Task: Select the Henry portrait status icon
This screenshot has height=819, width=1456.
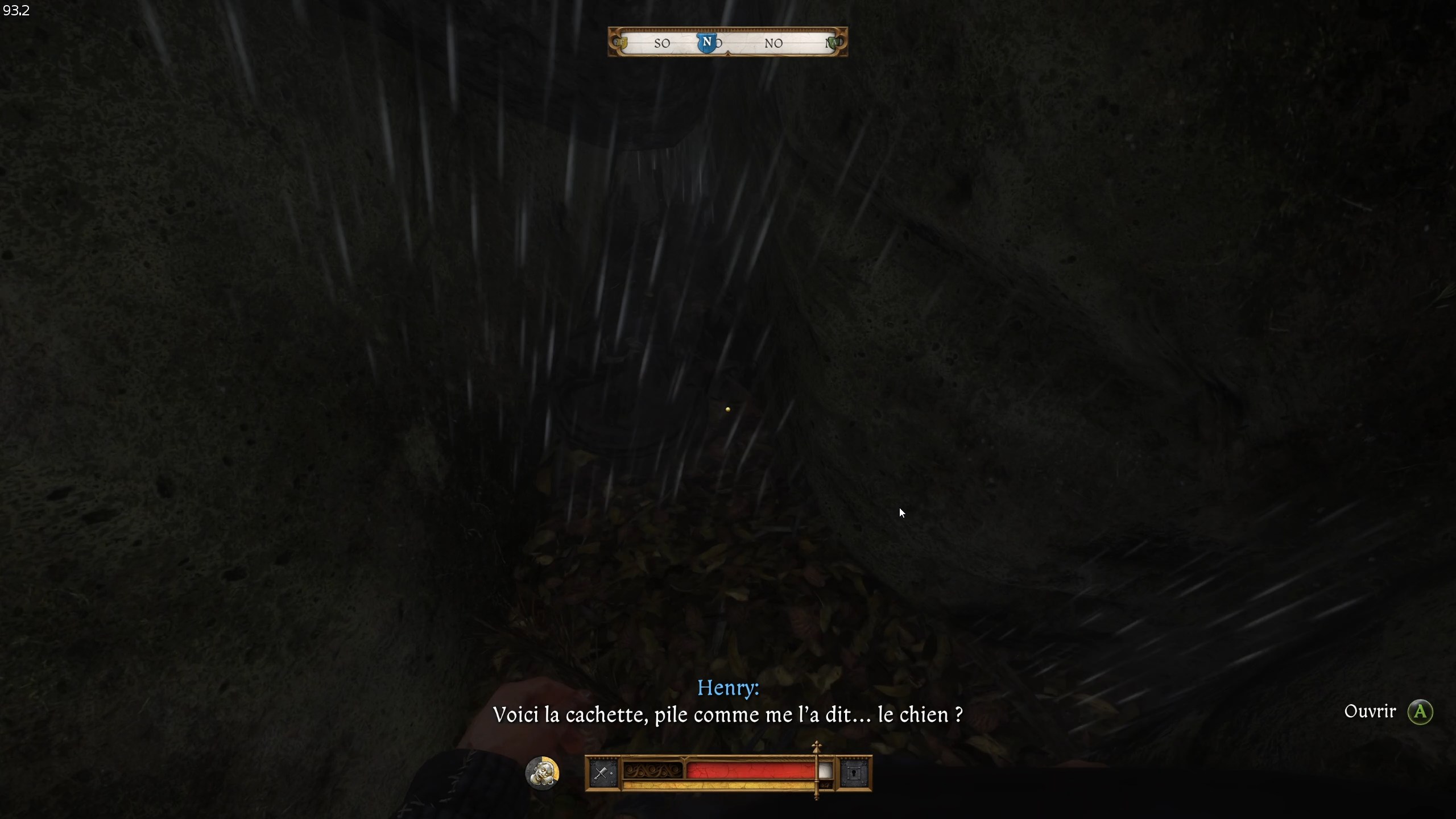Action: tap(543, 773)
